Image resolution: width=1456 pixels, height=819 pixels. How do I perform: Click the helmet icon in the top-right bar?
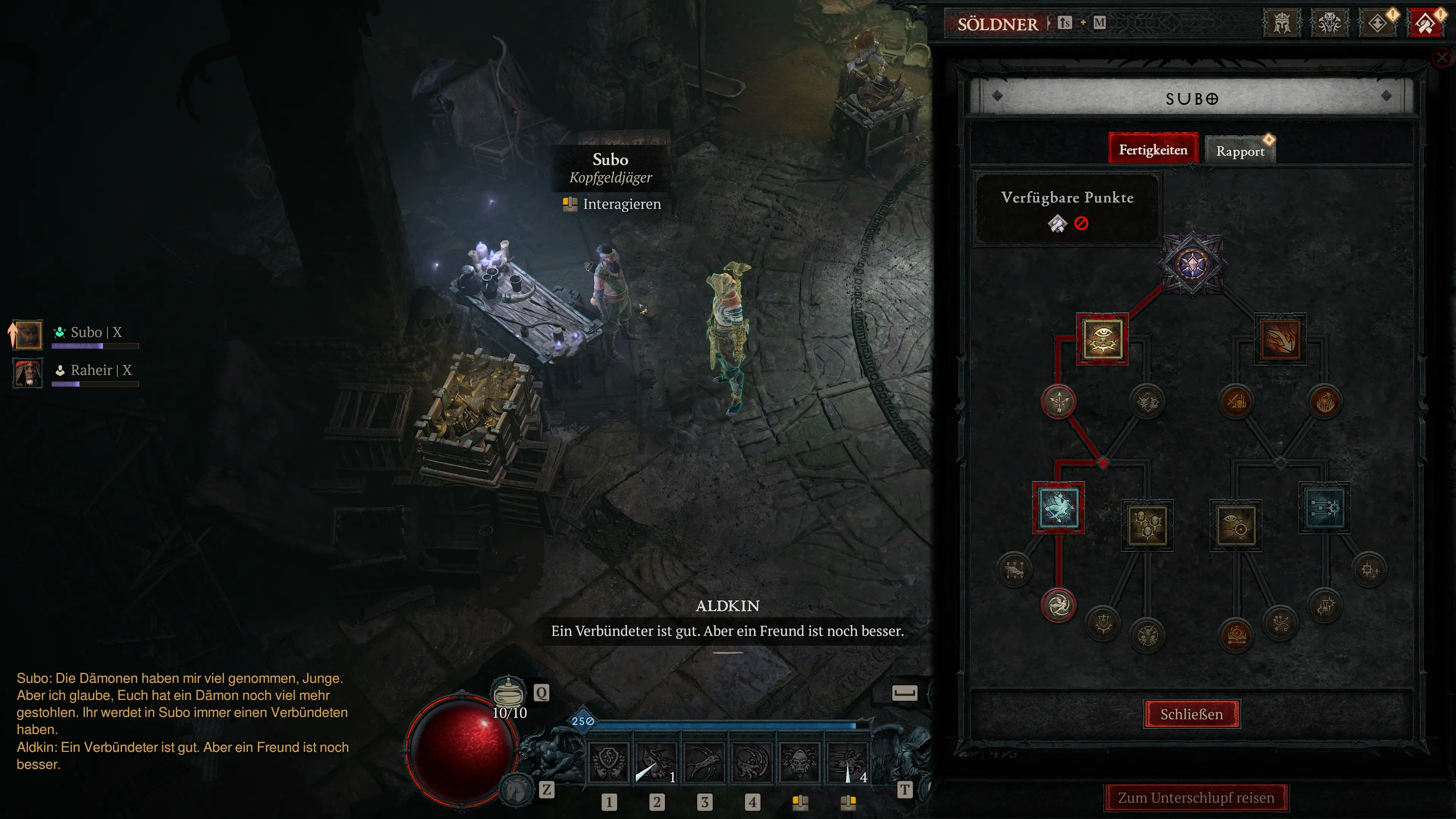1282,23
